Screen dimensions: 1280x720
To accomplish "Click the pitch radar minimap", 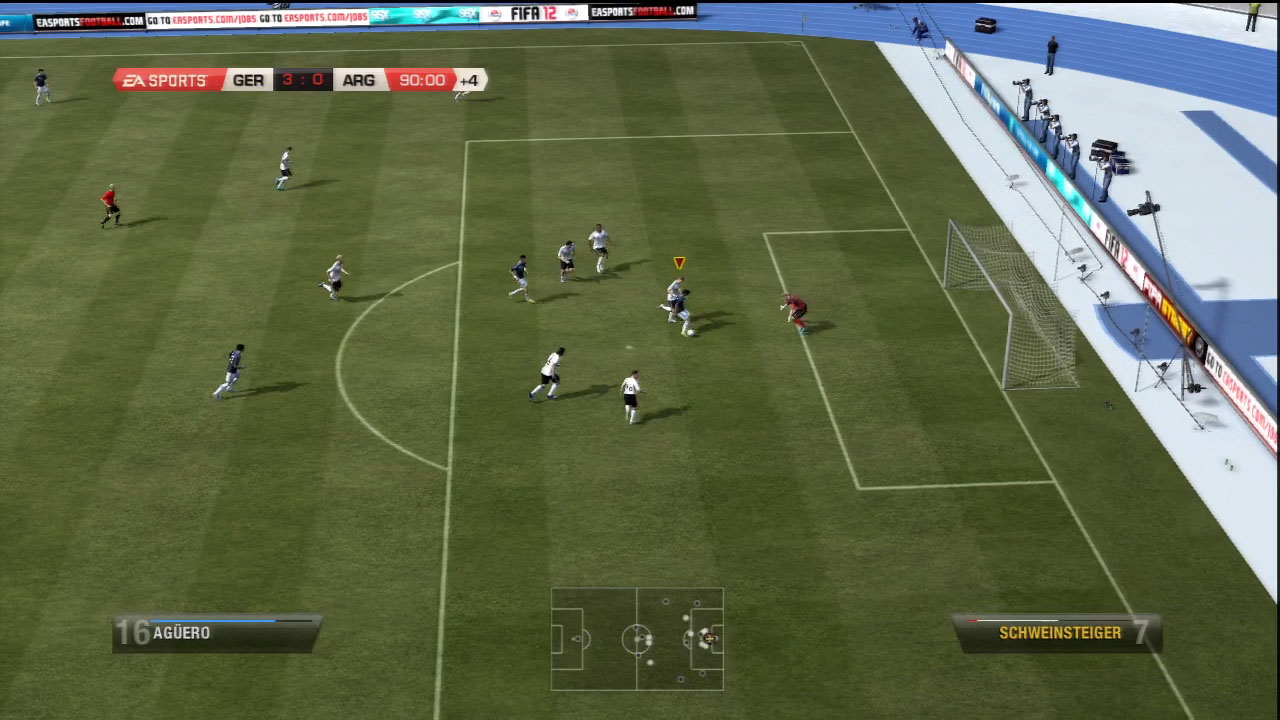I will (x=637, y=639).
